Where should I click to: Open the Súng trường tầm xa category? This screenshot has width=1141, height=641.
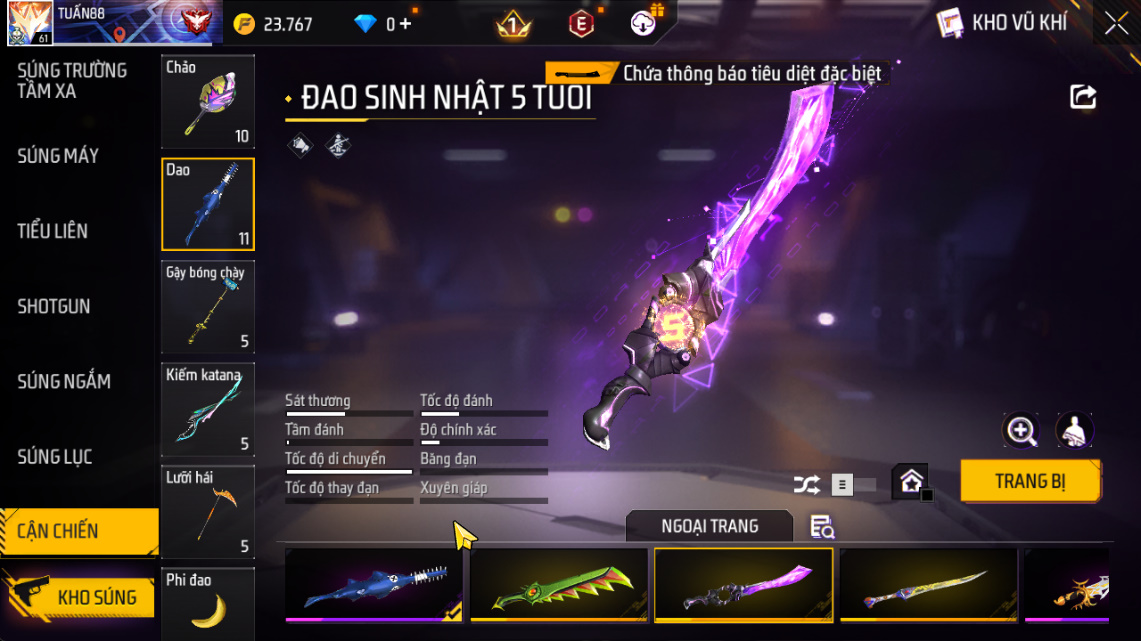(x=72, y=81)
